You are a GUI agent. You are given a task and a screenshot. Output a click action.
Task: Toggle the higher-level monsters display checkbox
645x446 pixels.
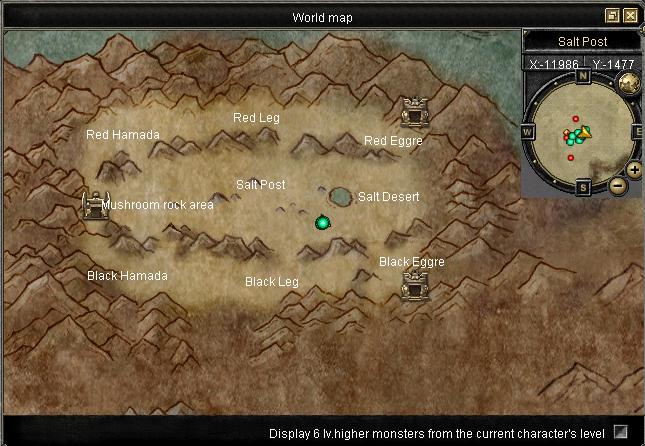pos(621,432)
